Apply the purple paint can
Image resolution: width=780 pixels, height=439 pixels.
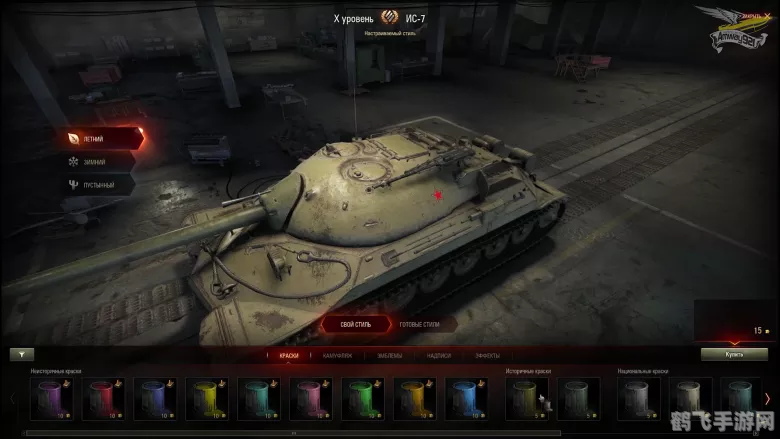pyautogui.click(x=48, y=398)
